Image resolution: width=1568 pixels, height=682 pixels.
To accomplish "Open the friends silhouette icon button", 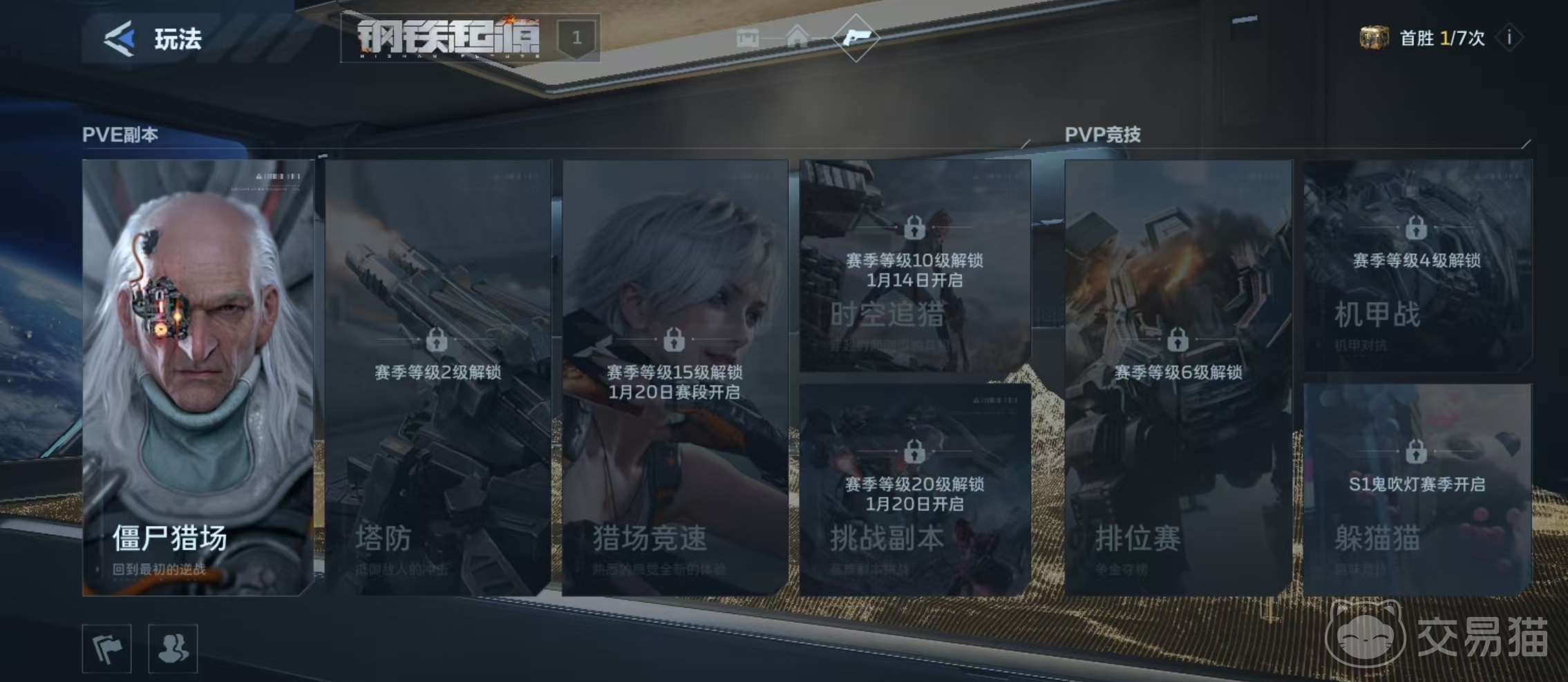I will pyautogui.click(x=173, y=648).
